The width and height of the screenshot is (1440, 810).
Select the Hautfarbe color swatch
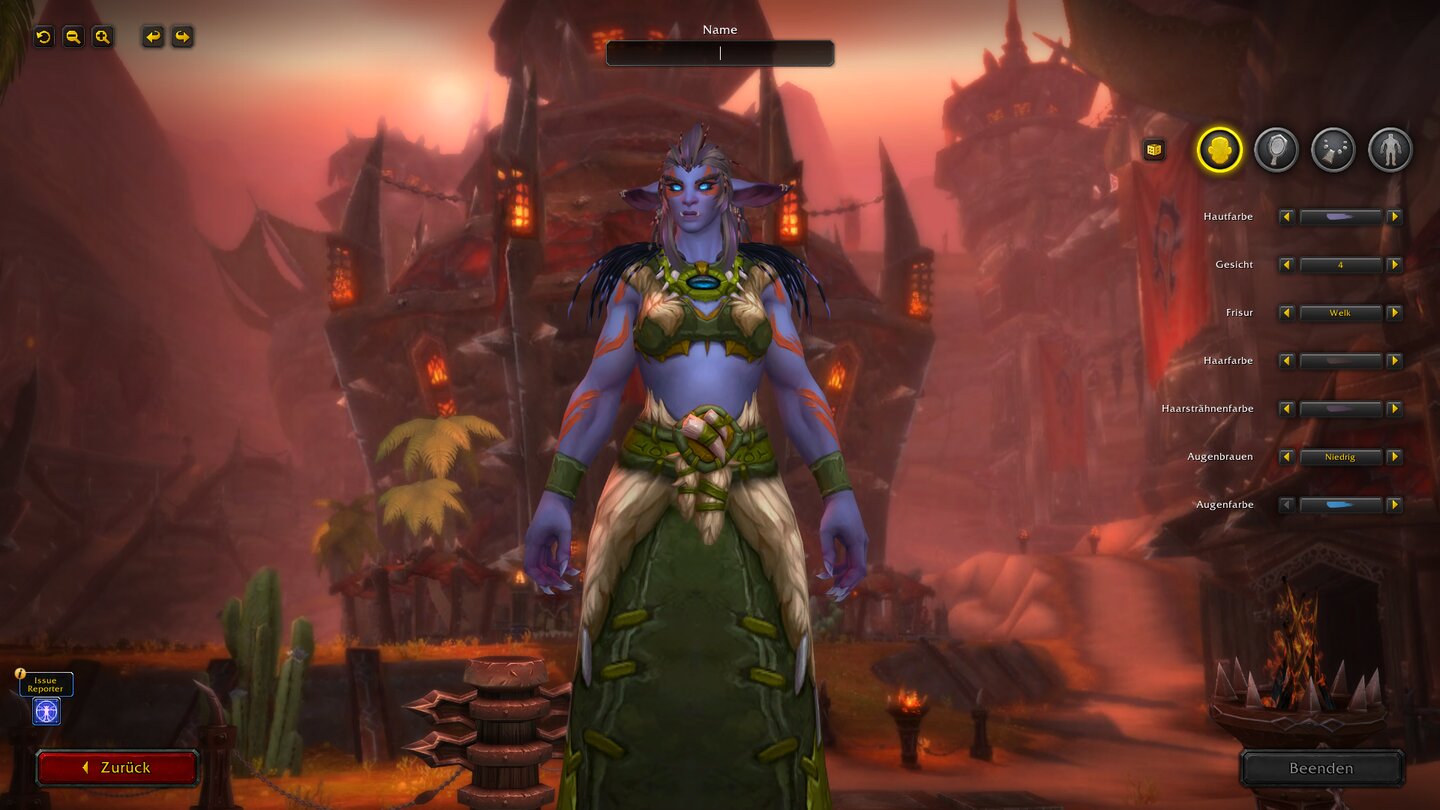(1340, 217)
